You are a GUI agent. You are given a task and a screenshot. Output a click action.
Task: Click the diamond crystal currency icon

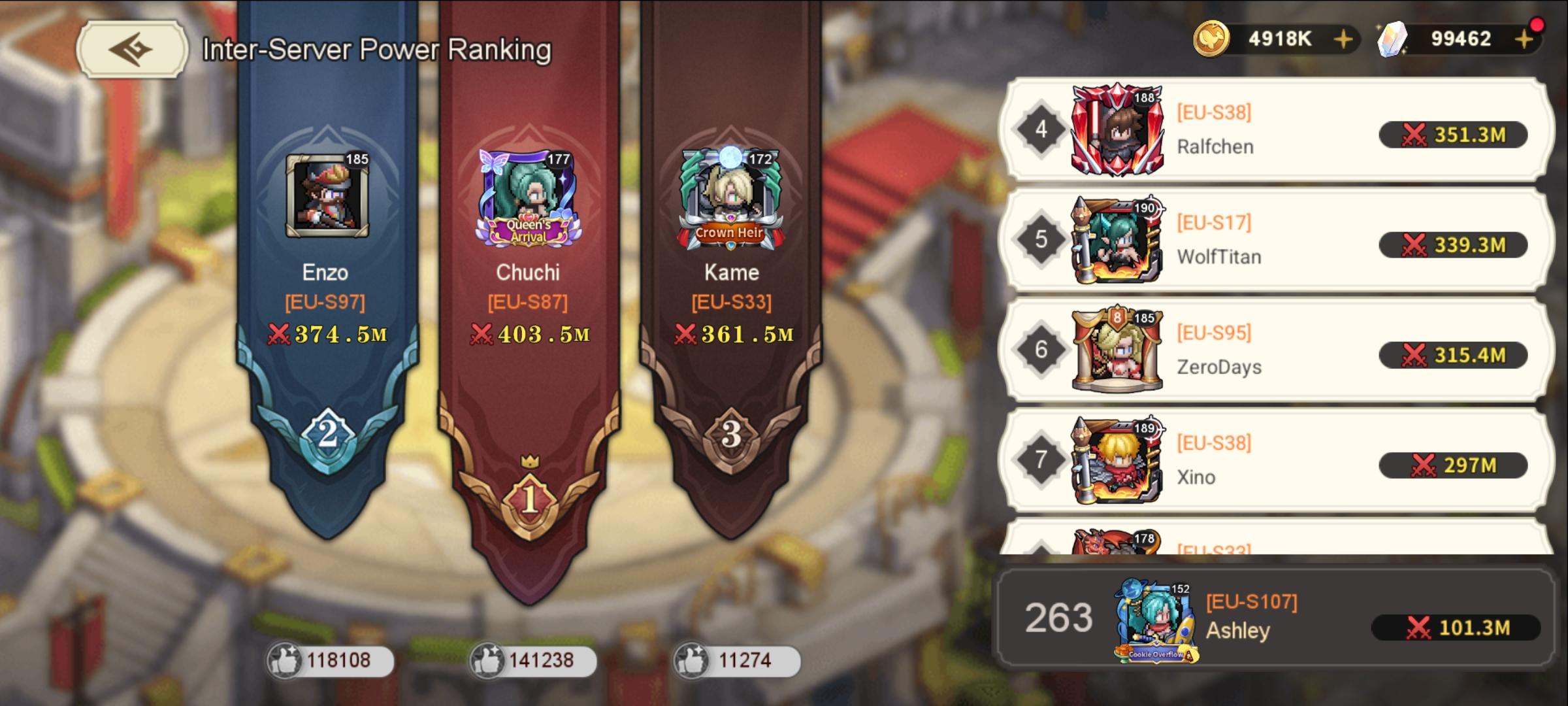coord(1392,39)
